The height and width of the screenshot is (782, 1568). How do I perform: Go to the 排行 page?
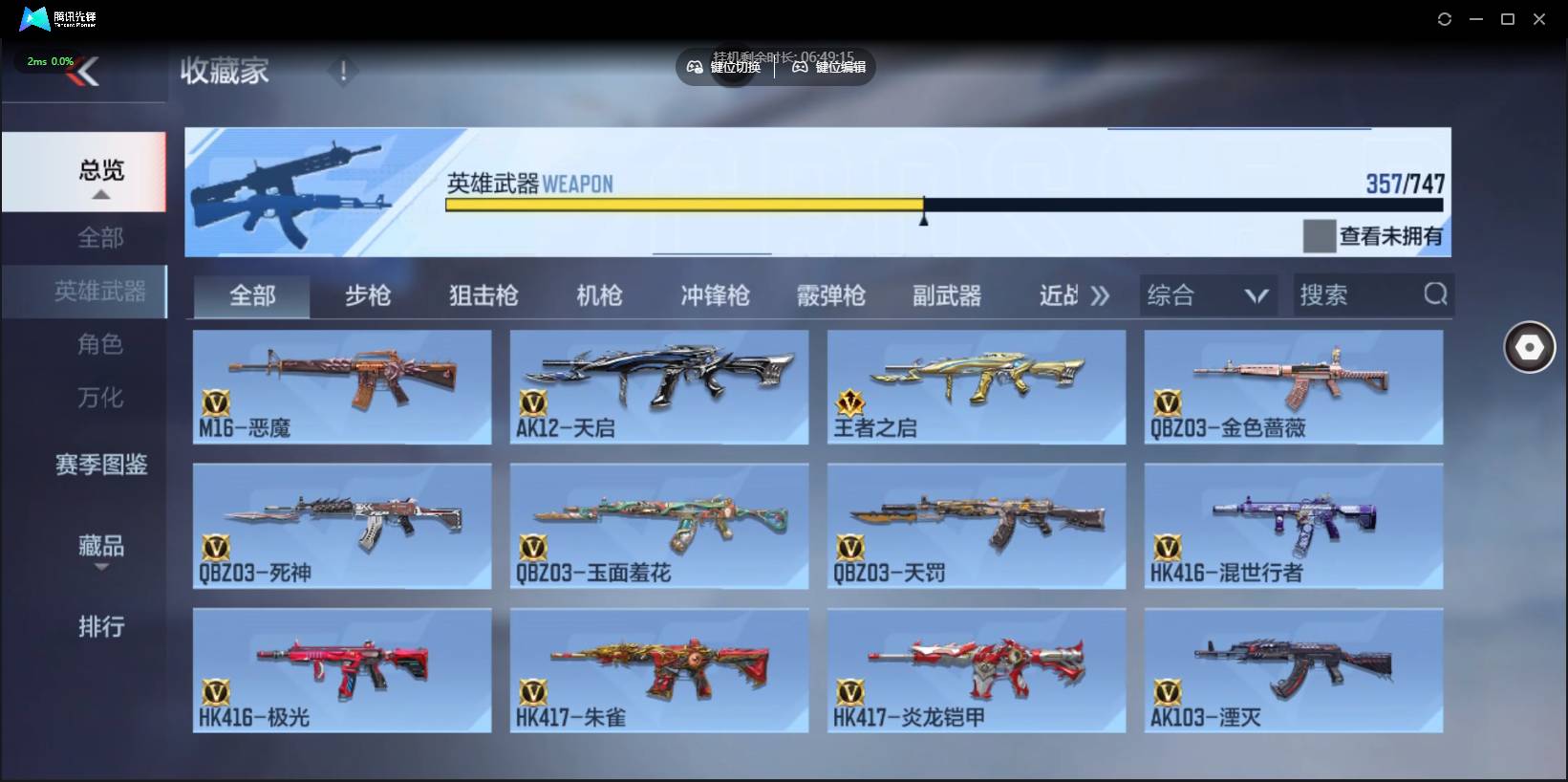click(x=100, y=627)
